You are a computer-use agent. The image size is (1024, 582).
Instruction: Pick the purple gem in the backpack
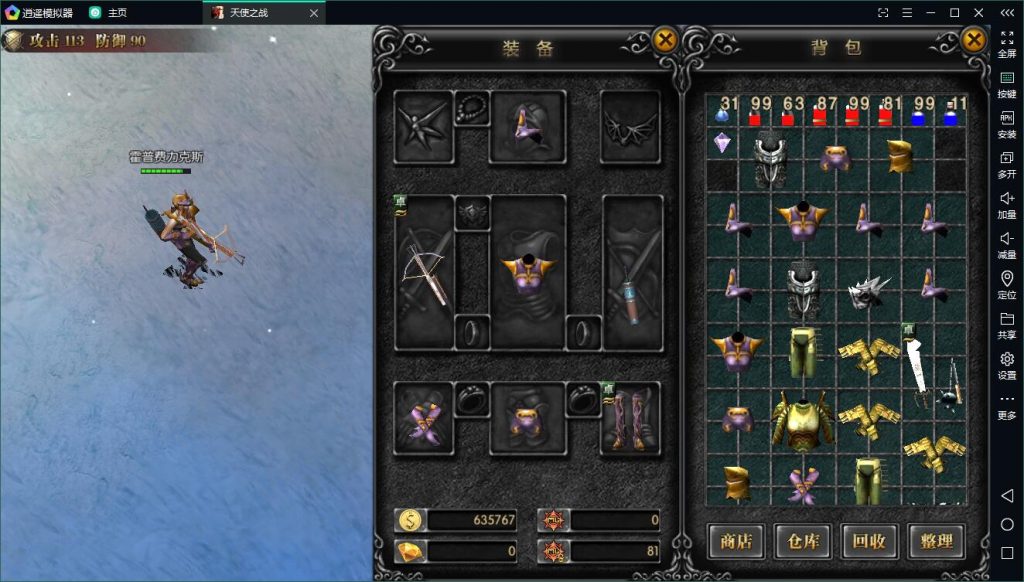click(722, 143)
